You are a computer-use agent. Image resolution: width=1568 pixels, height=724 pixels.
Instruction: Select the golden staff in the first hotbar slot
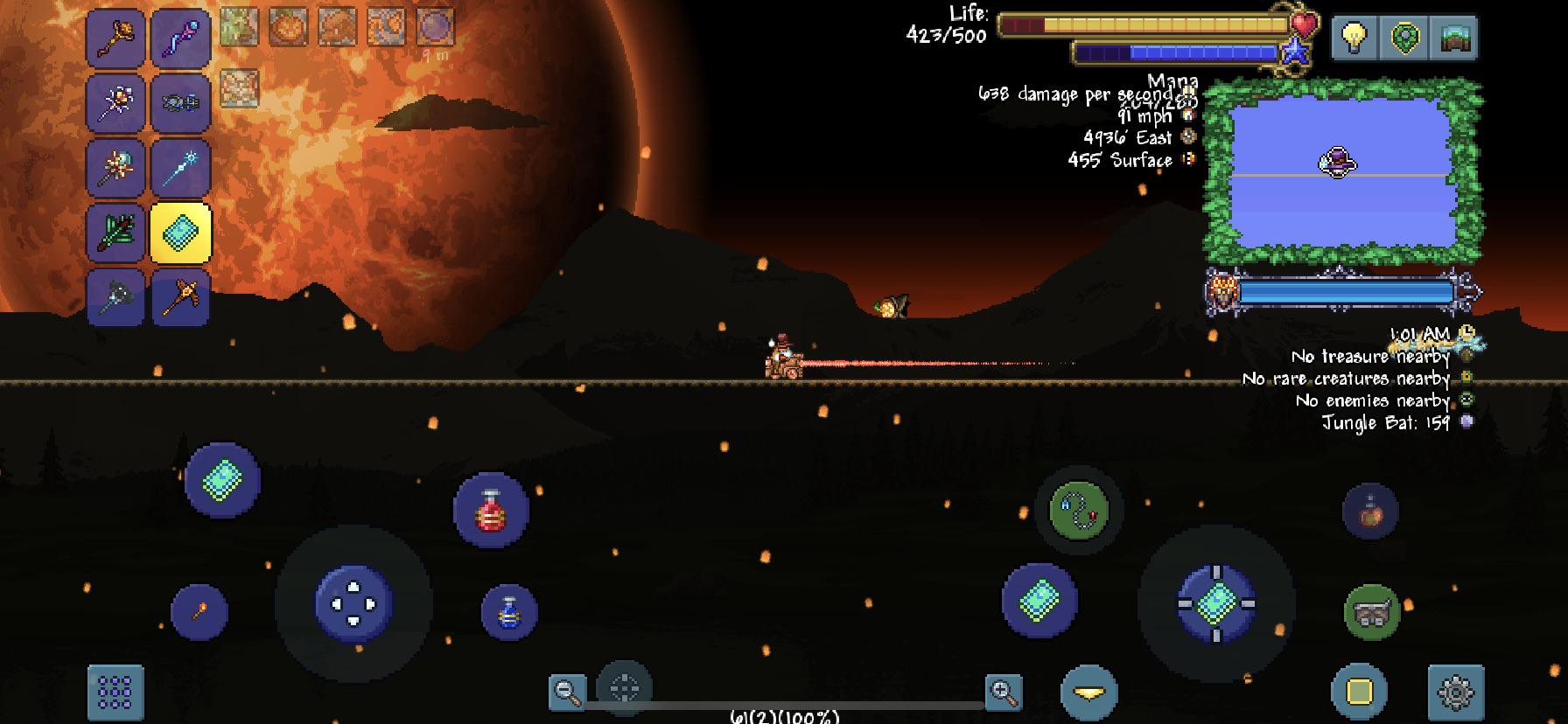tap(116, 37)
